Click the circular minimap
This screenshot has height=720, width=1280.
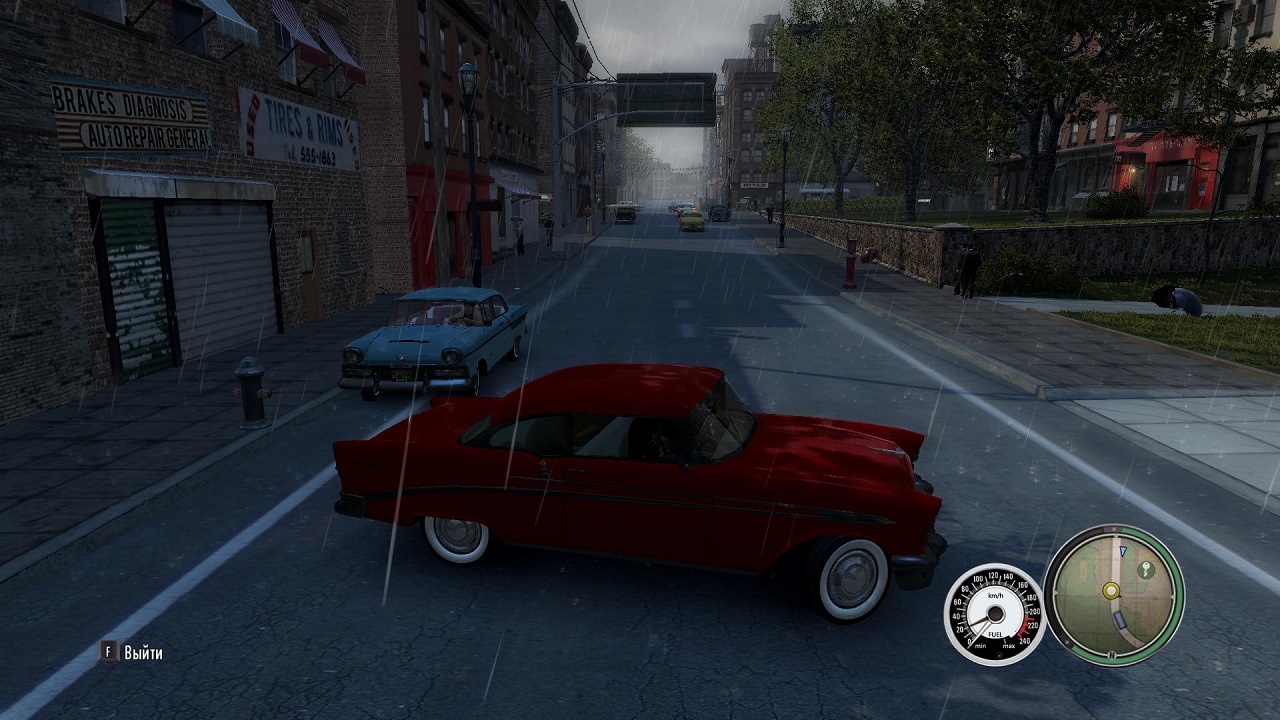[1113, 595]
